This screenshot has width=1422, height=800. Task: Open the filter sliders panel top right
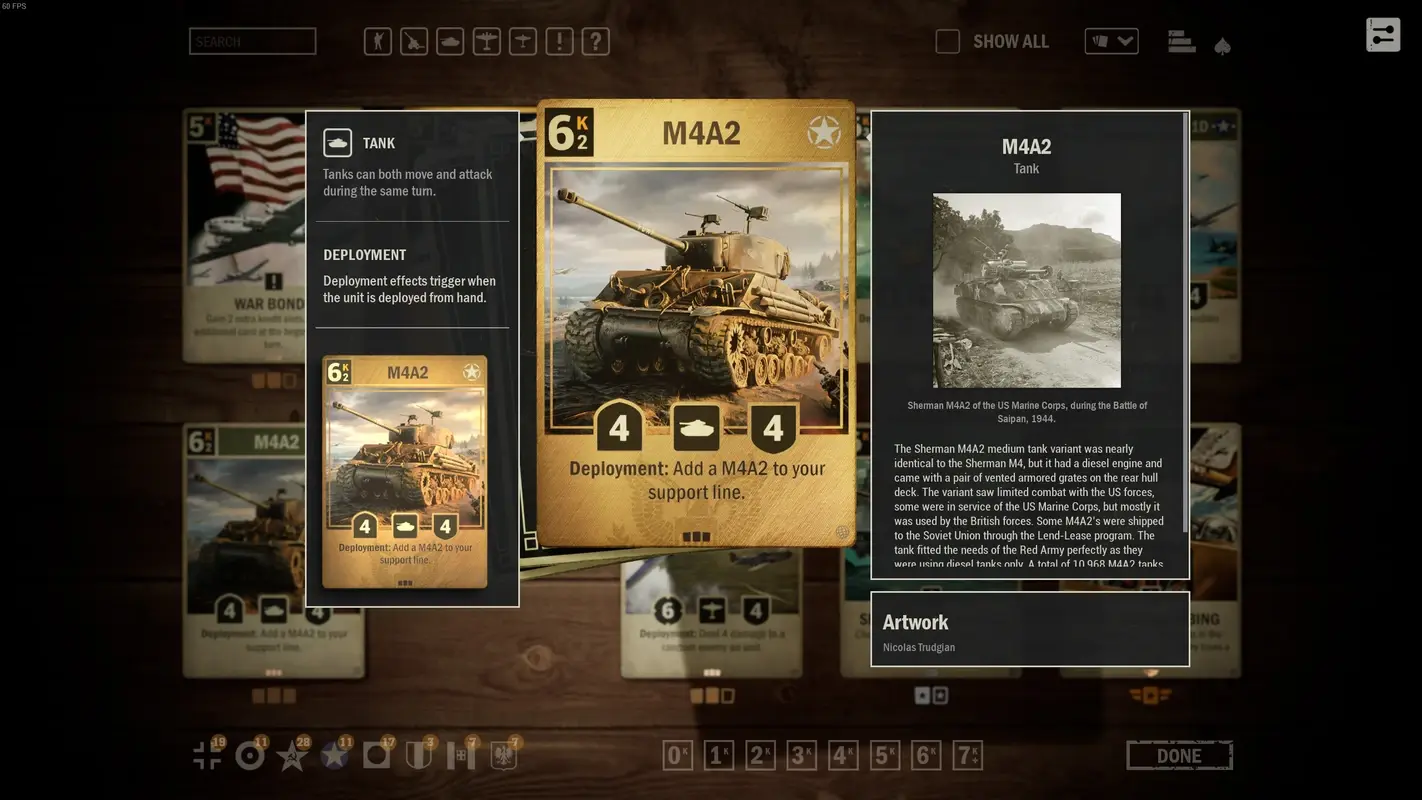[x=1383, y=34]
